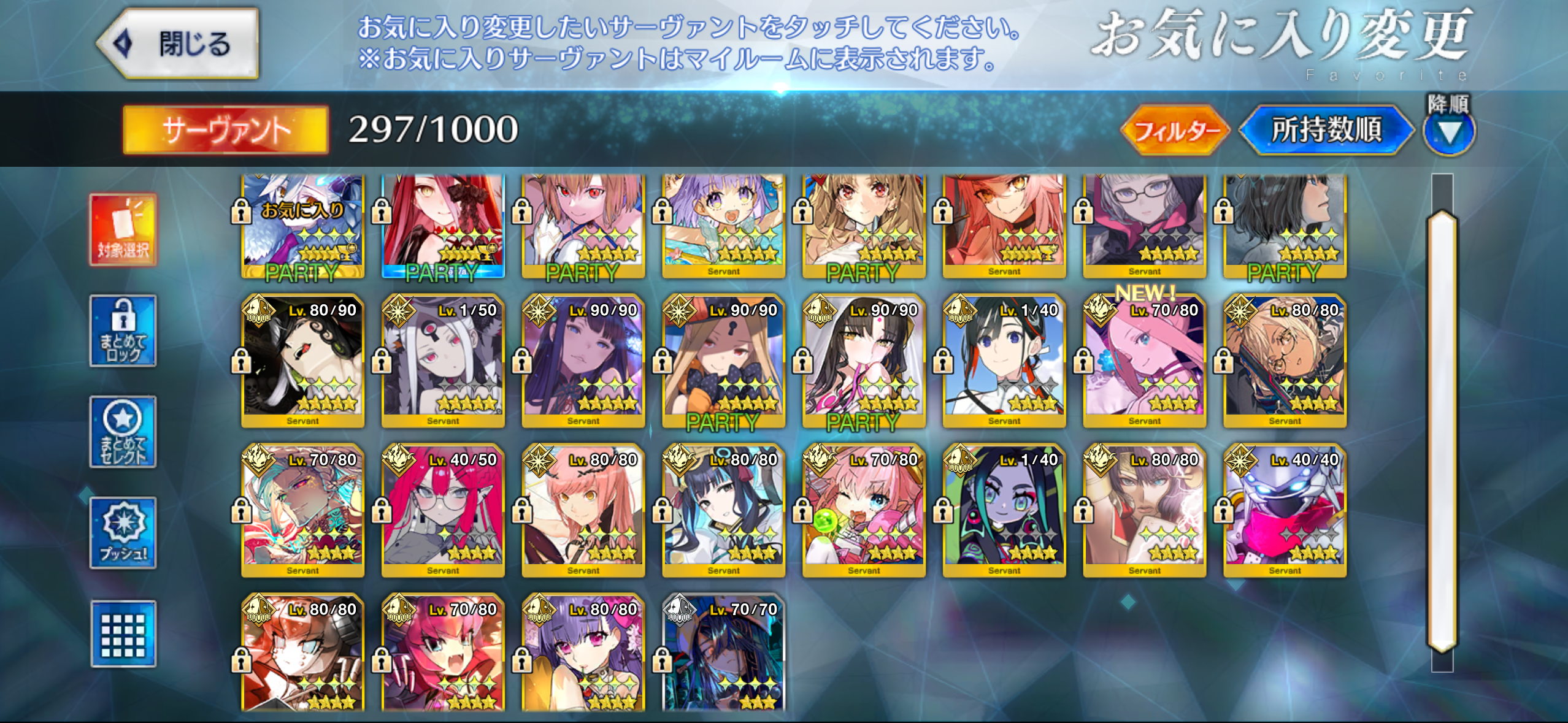Open the フィルター filter options

tap(1174, 130)
